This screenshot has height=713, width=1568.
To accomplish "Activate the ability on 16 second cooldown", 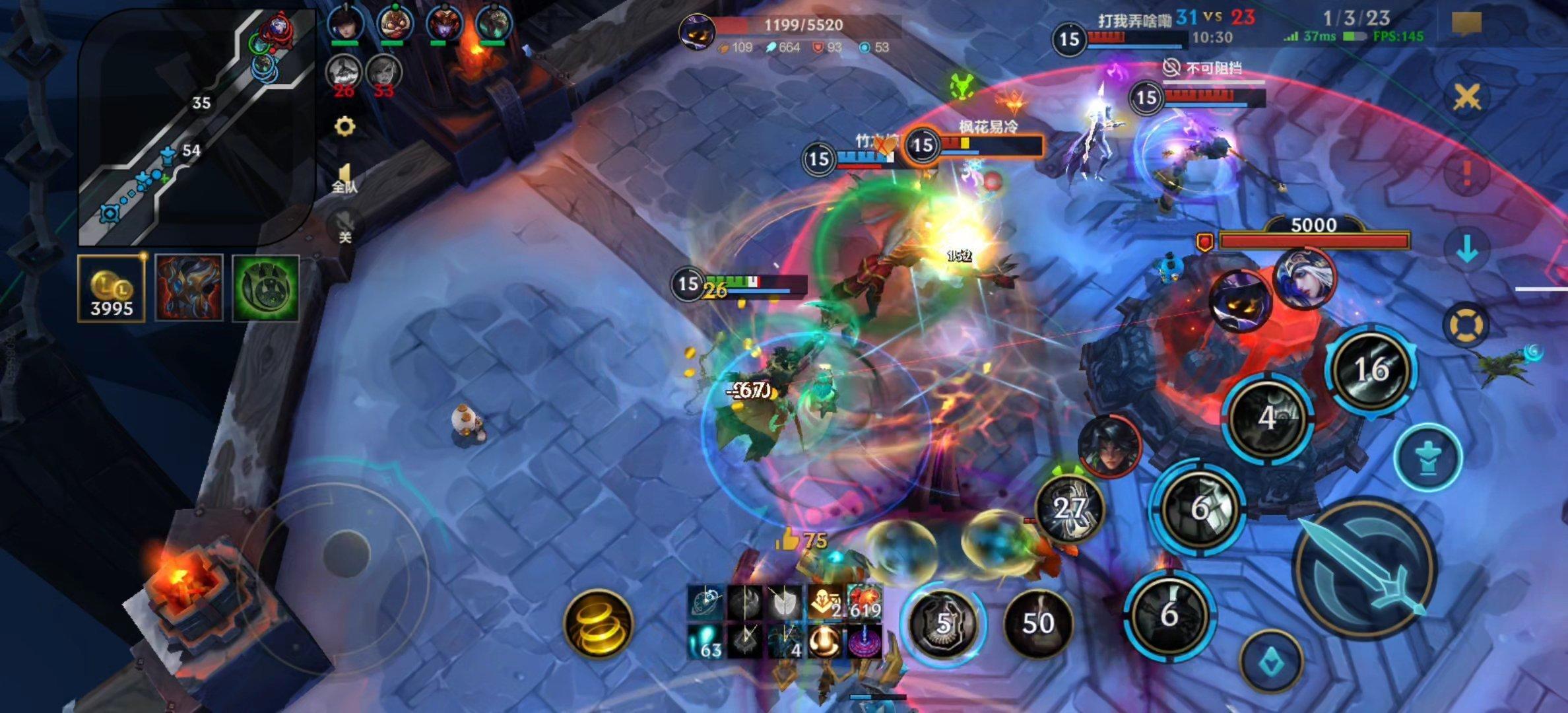I will (1371, 370).
